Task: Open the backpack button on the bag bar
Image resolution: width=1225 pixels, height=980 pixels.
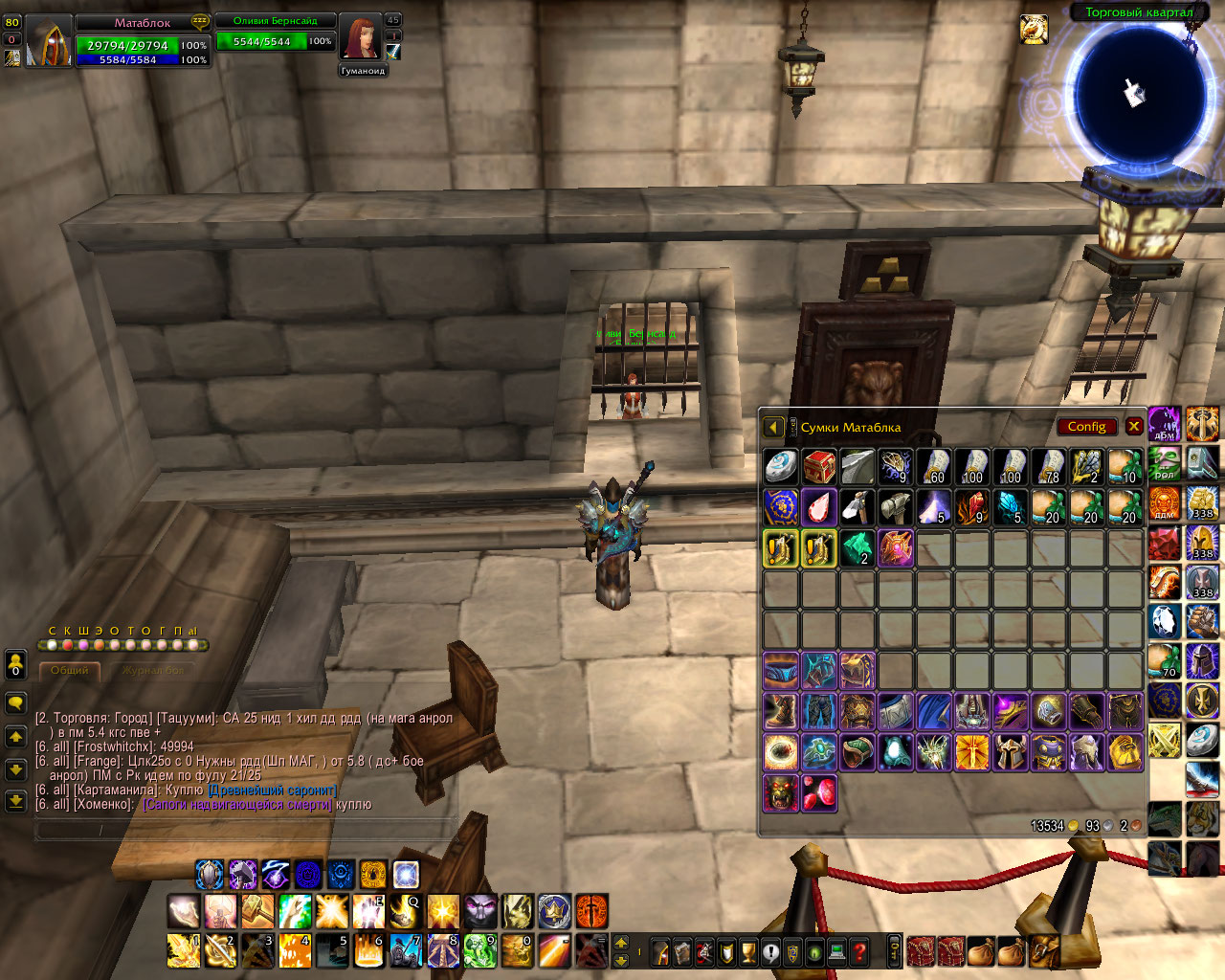Action: tap(1043, 951)
